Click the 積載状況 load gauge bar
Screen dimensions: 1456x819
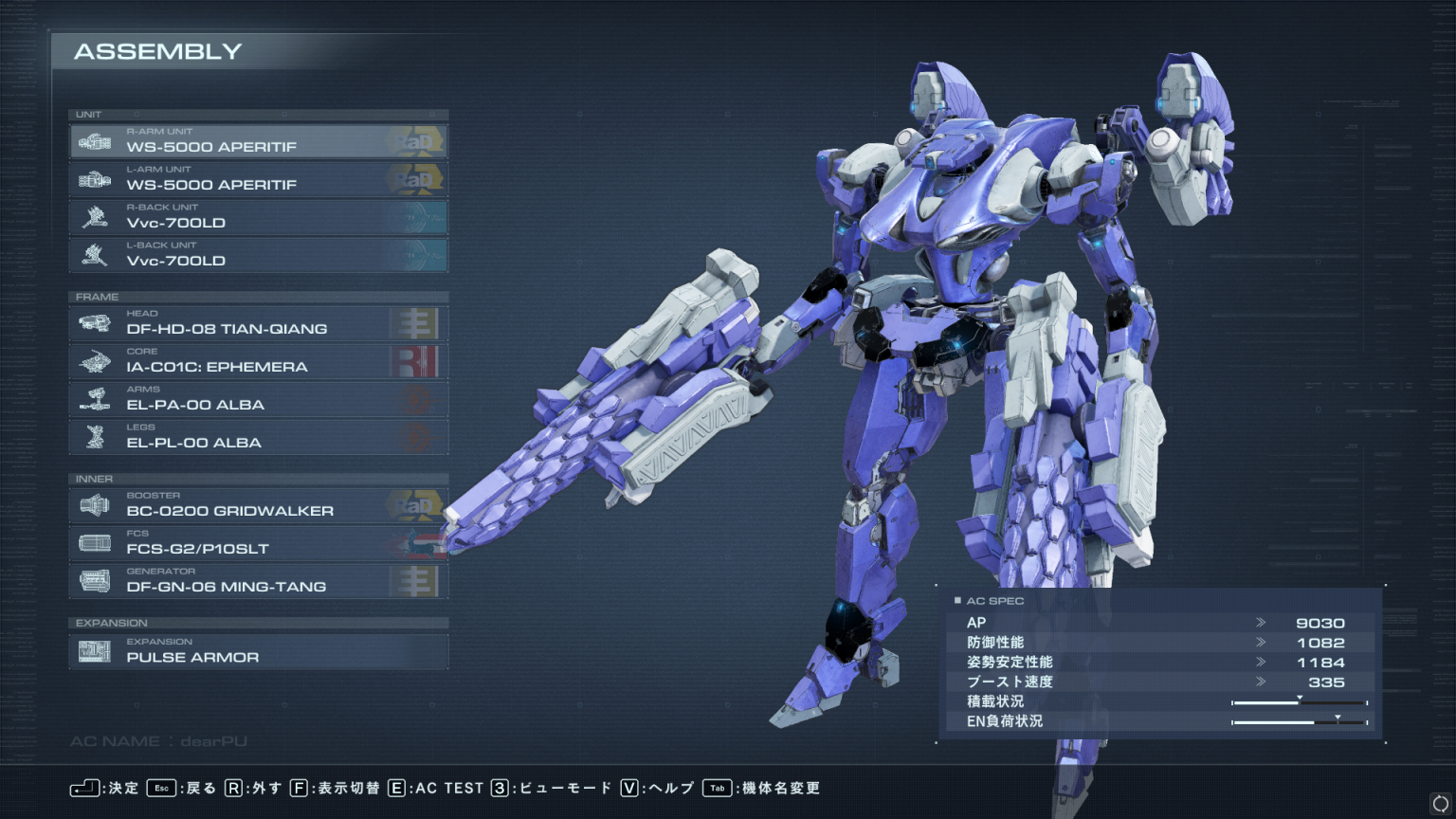pyautogui.click(x=1300, y=701)
